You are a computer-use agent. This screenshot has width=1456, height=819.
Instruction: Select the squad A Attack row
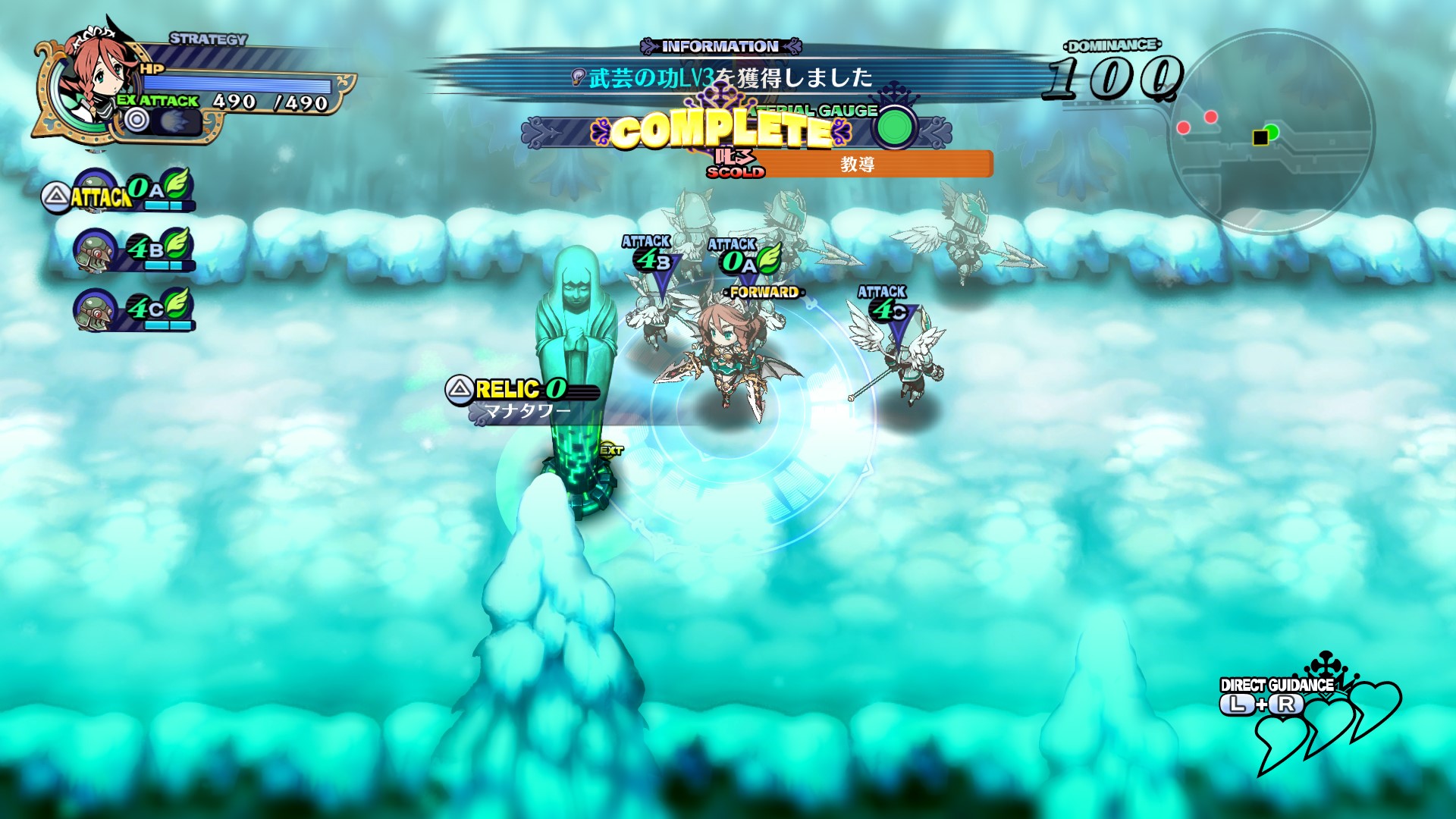point(118,193)
